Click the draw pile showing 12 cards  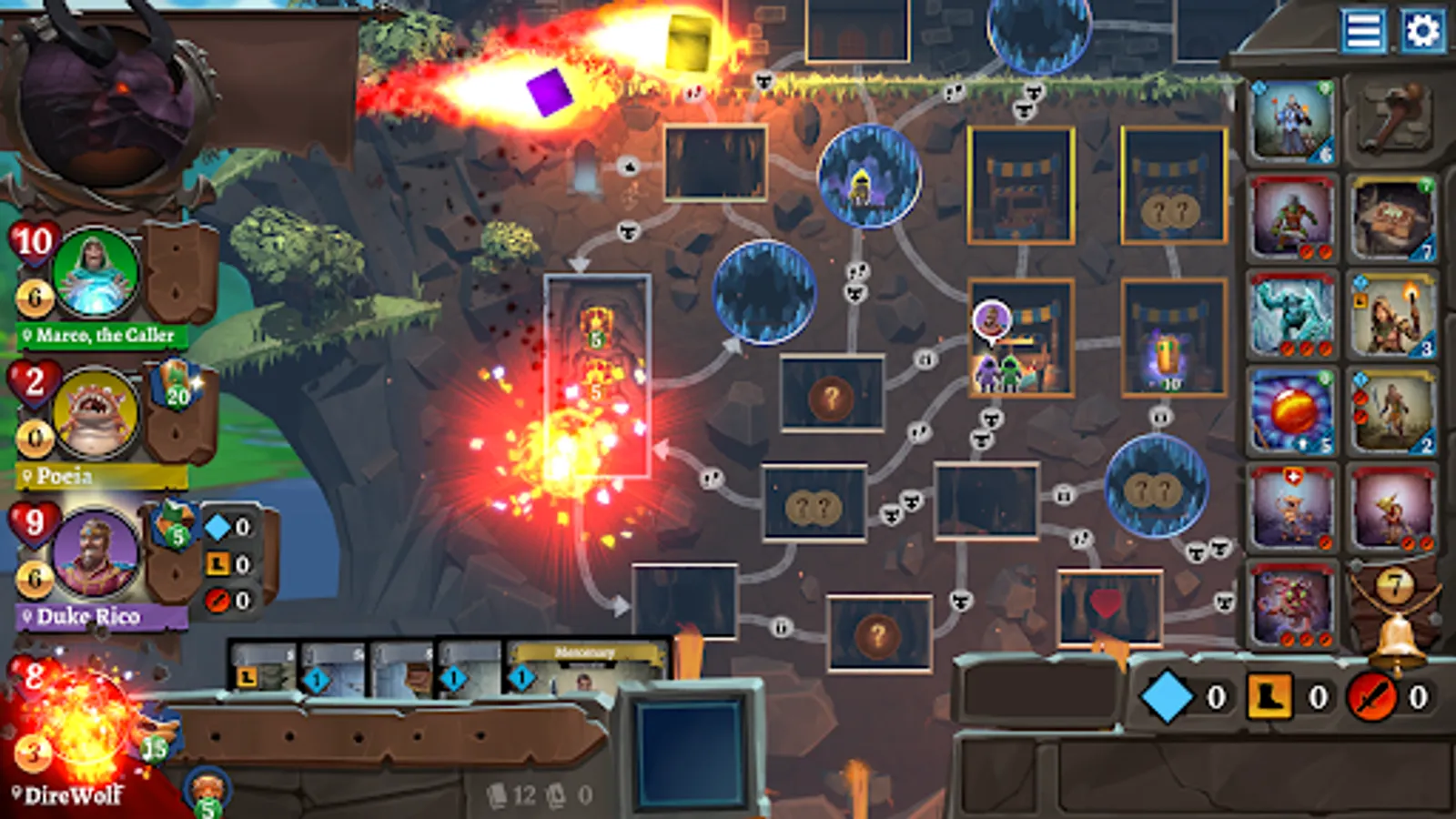[505, 794]
